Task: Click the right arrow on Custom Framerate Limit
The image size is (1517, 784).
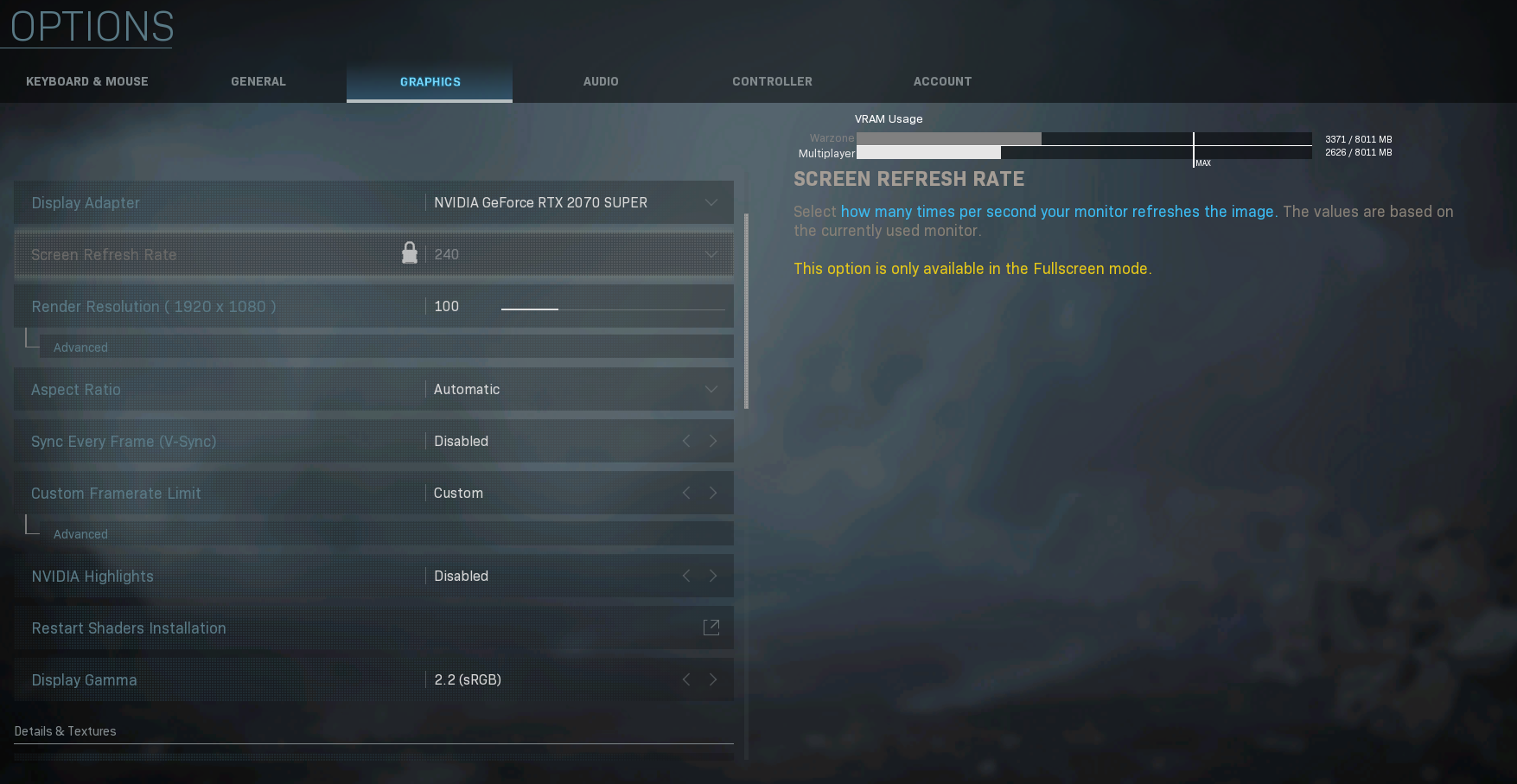Action: (713, 493)
